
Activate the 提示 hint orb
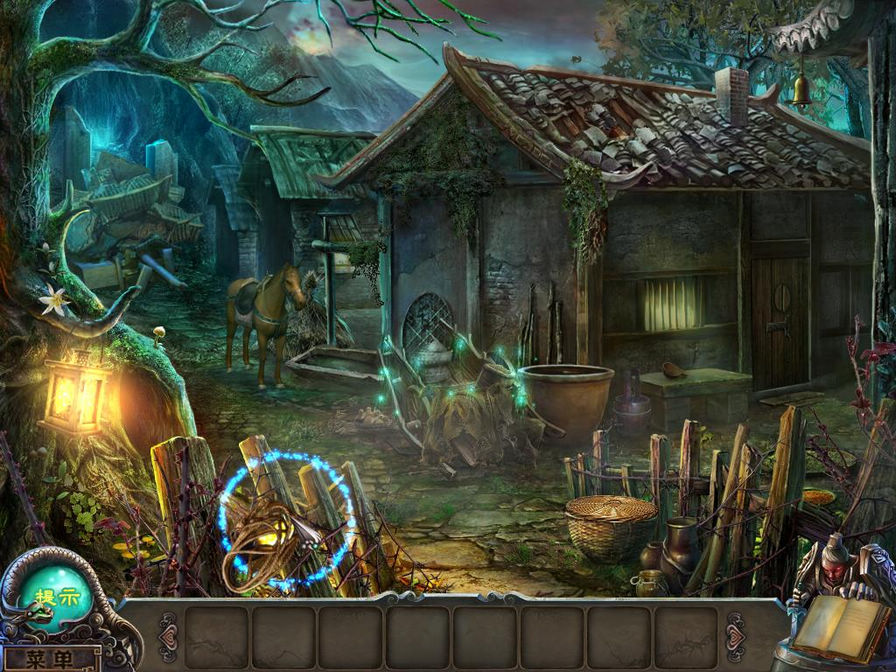coord(55,597)
